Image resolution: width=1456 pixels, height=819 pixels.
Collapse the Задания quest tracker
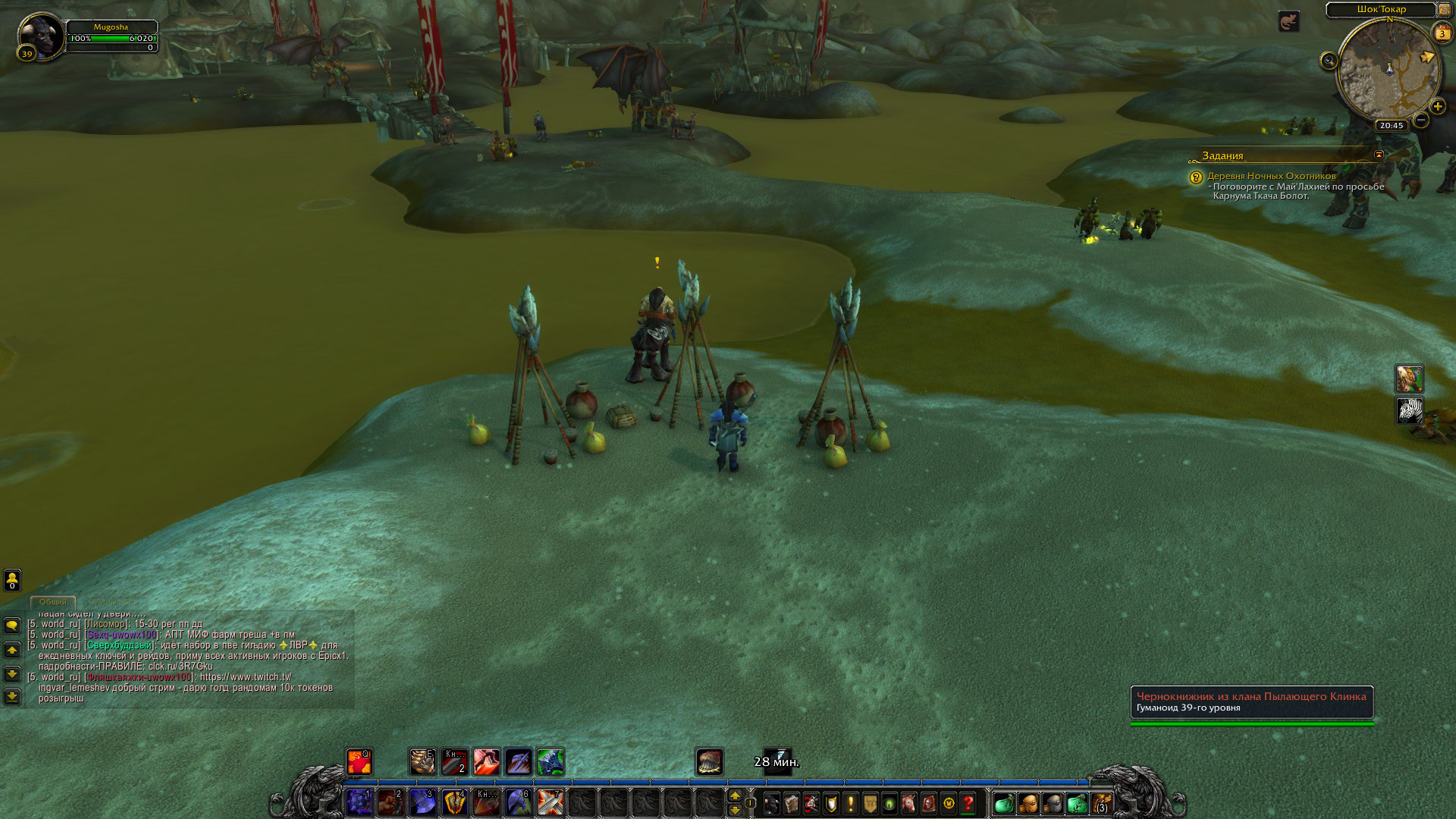1379,155
